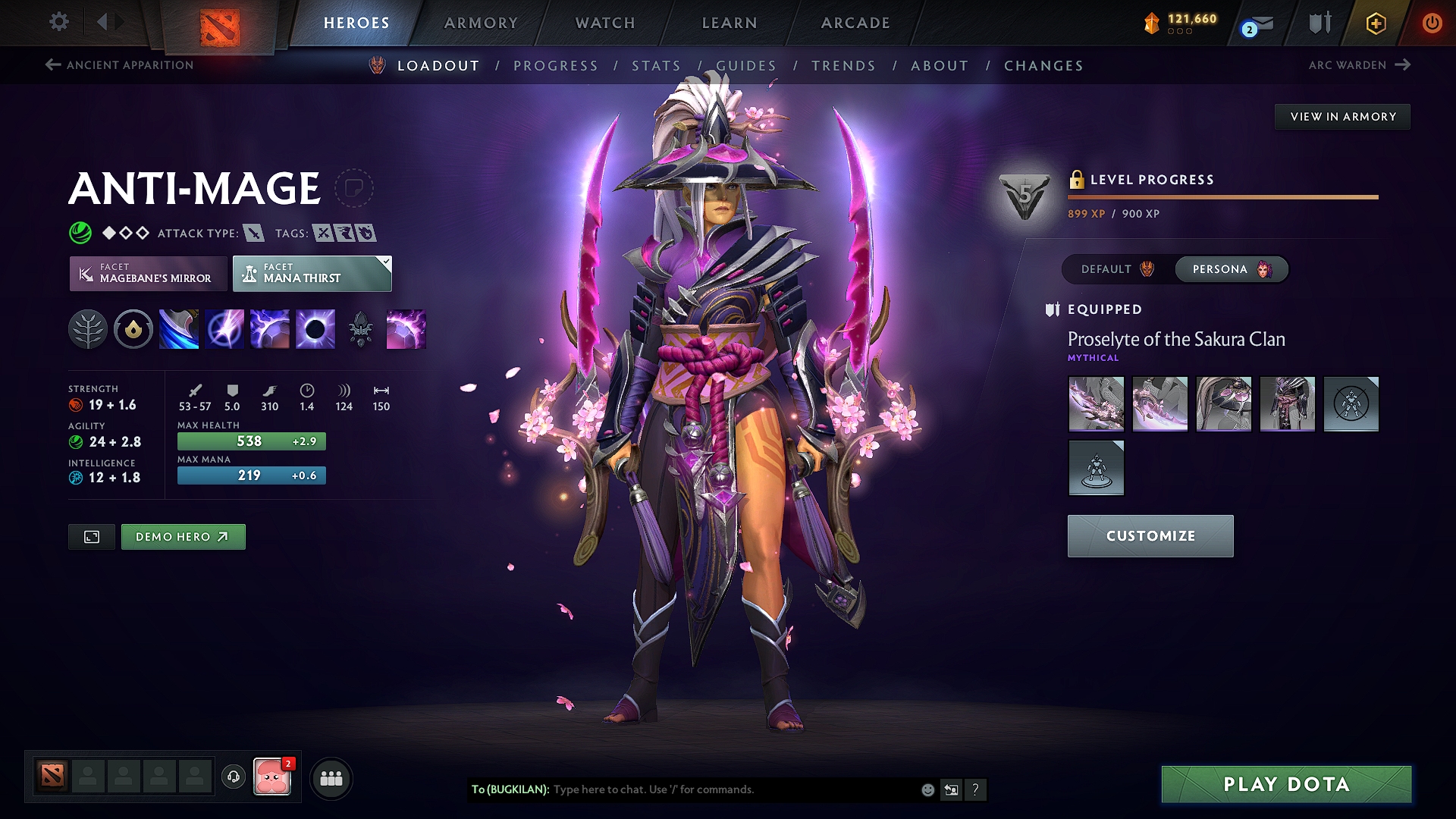This screenshot has height=819, width=1456.
Task: Select the Mana Break ability icon
Action: tap(178, 328)
